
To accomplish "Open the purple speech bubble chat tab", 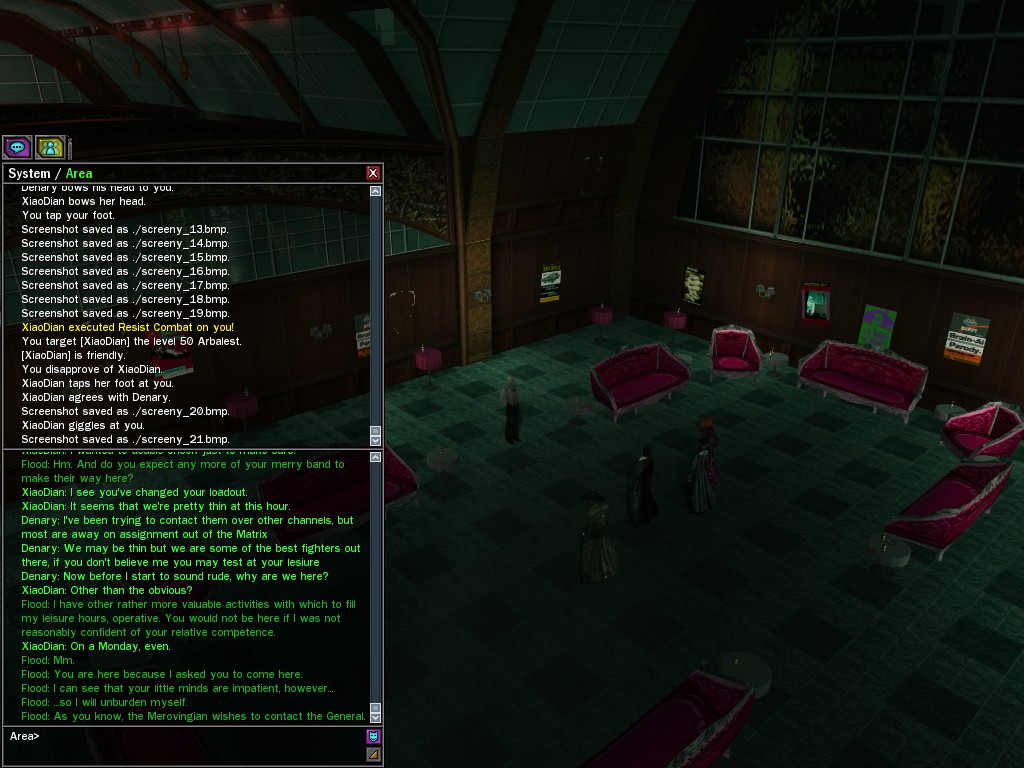I will click(17, 147).
